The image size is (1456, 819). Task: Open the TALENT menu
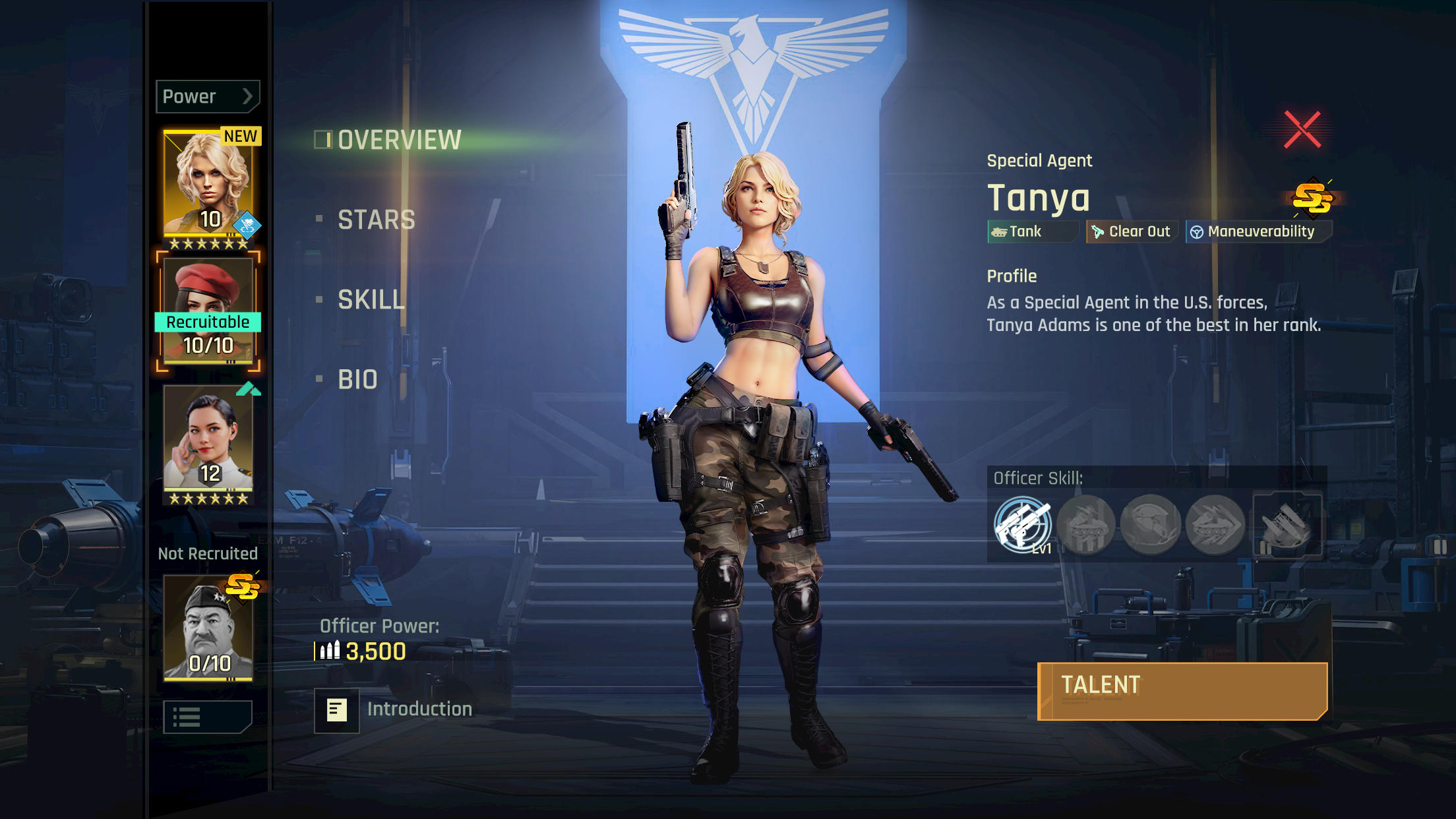(x=1182, y=690)
